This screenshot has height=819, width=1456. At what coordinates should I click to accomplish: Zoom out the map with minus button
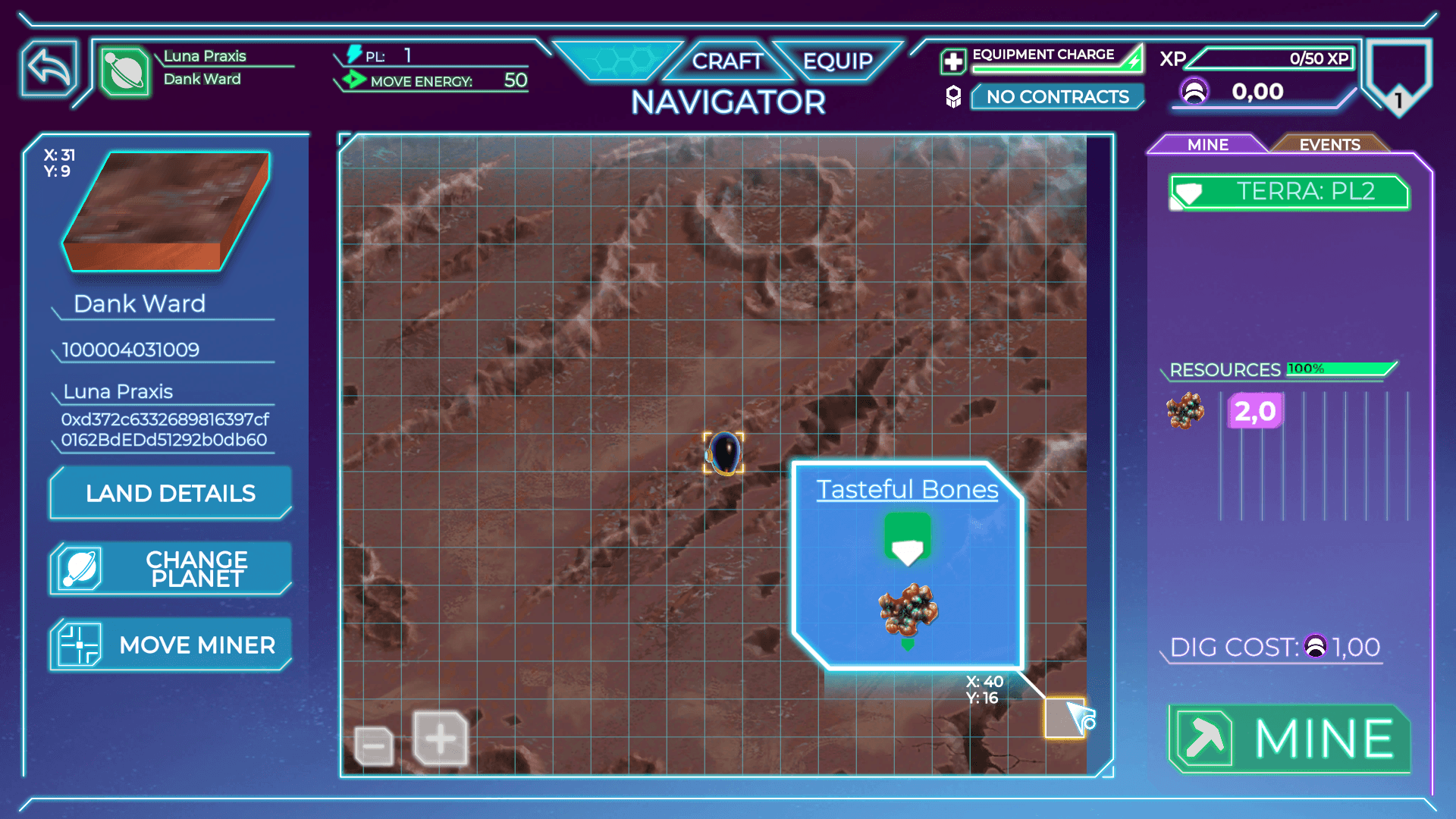374,746
